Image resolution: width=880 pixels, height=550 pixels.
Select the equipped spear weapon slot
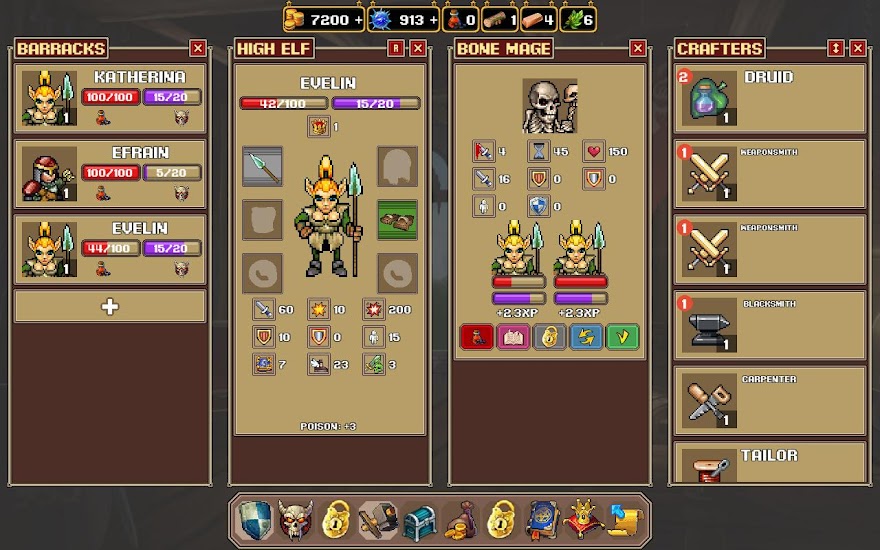tap(262, 166)
